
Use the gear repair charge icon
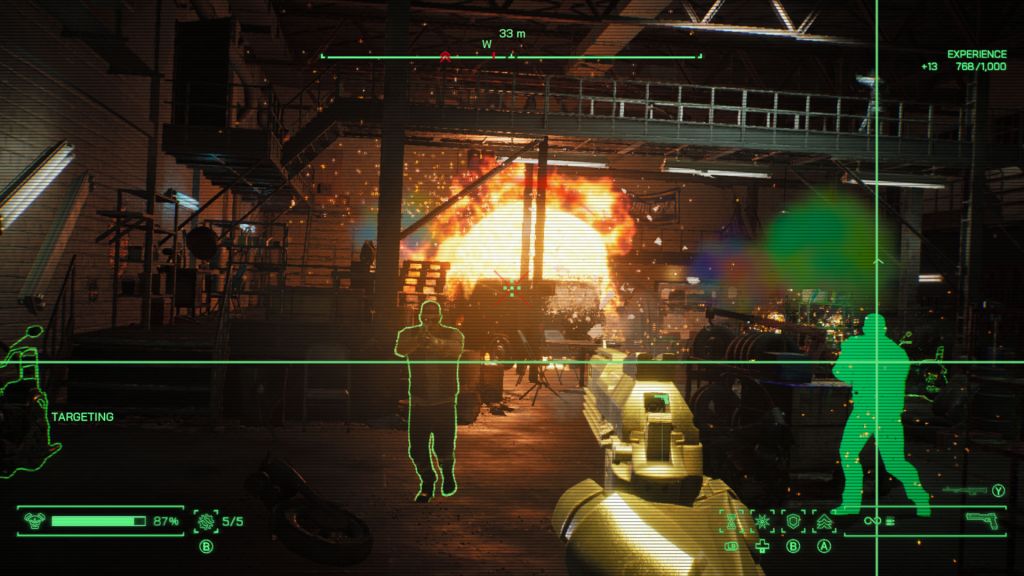click(207, 521)
